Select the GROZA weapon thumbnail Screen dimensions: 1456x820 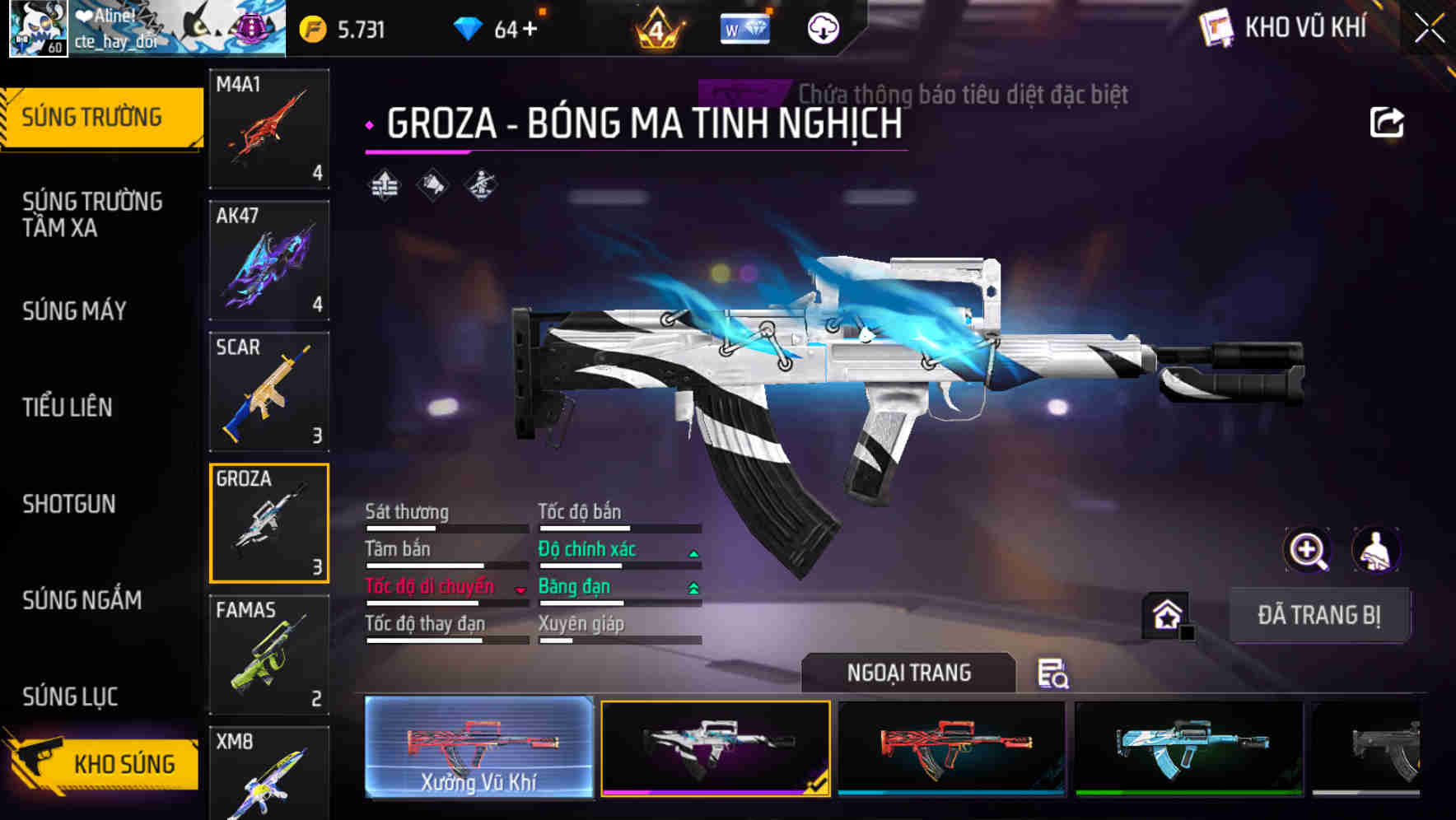pyautogui.click(x=268, y=524)
